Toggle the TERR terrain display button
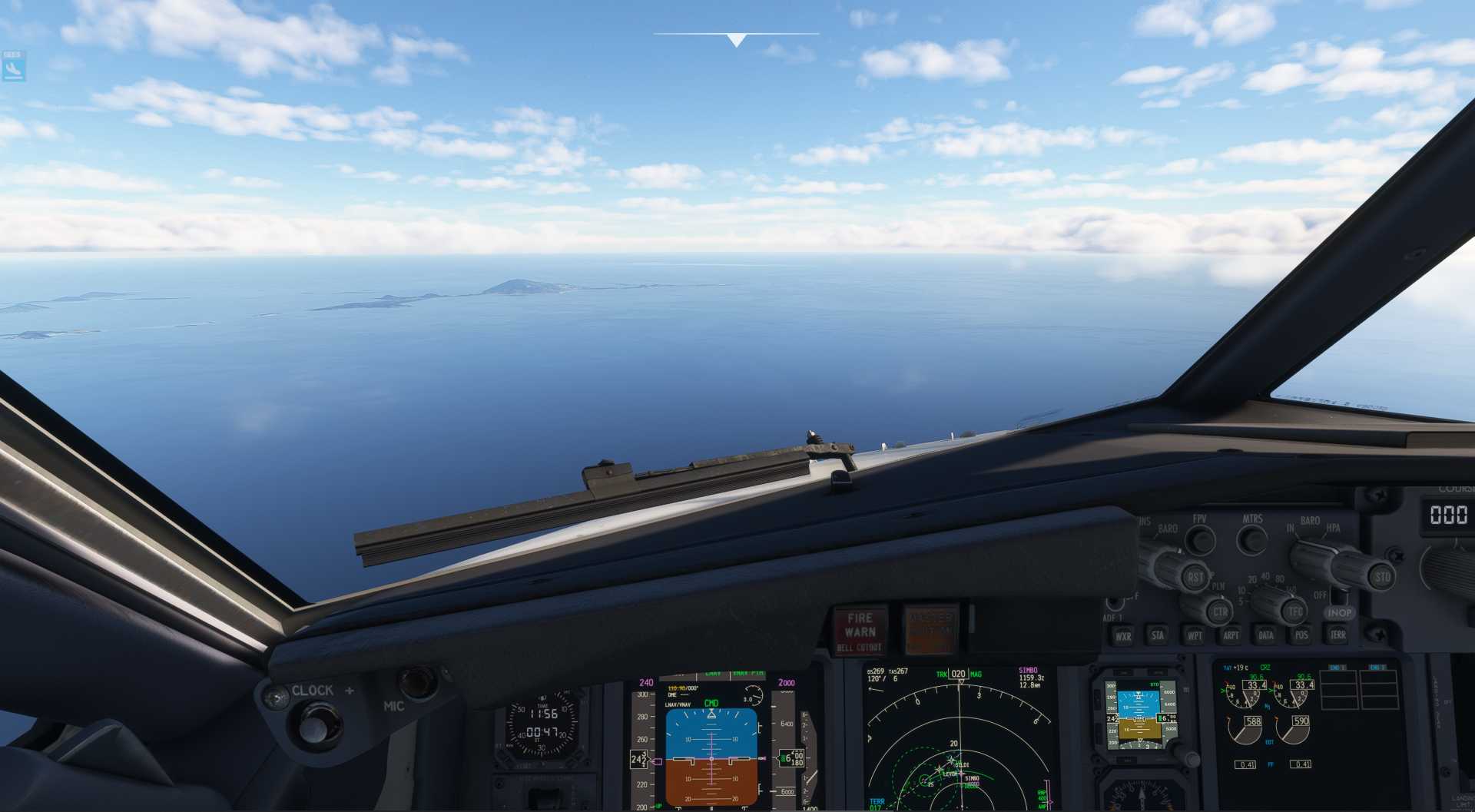 click(x=1338, y=634)
